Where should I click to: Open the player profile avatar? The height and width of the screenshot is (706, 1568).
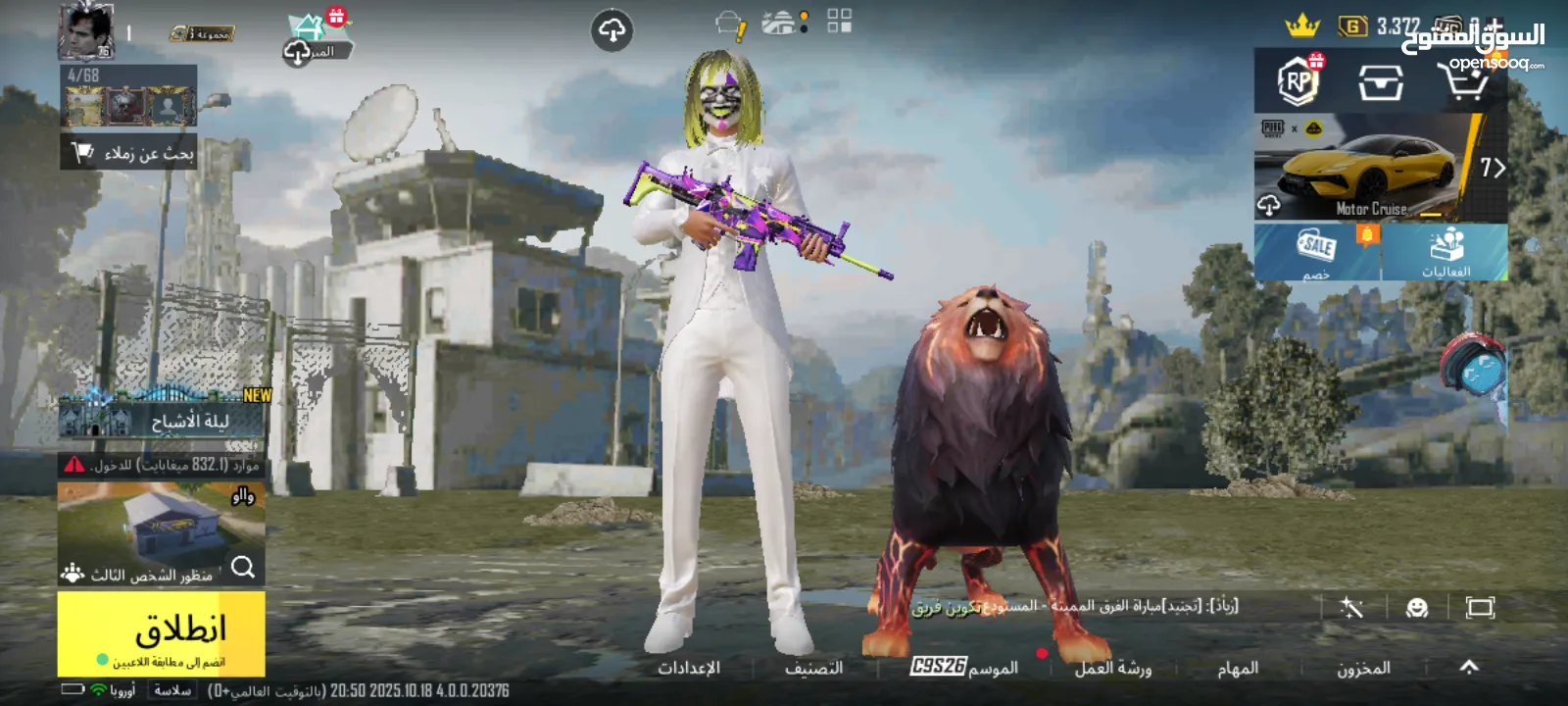86,31
